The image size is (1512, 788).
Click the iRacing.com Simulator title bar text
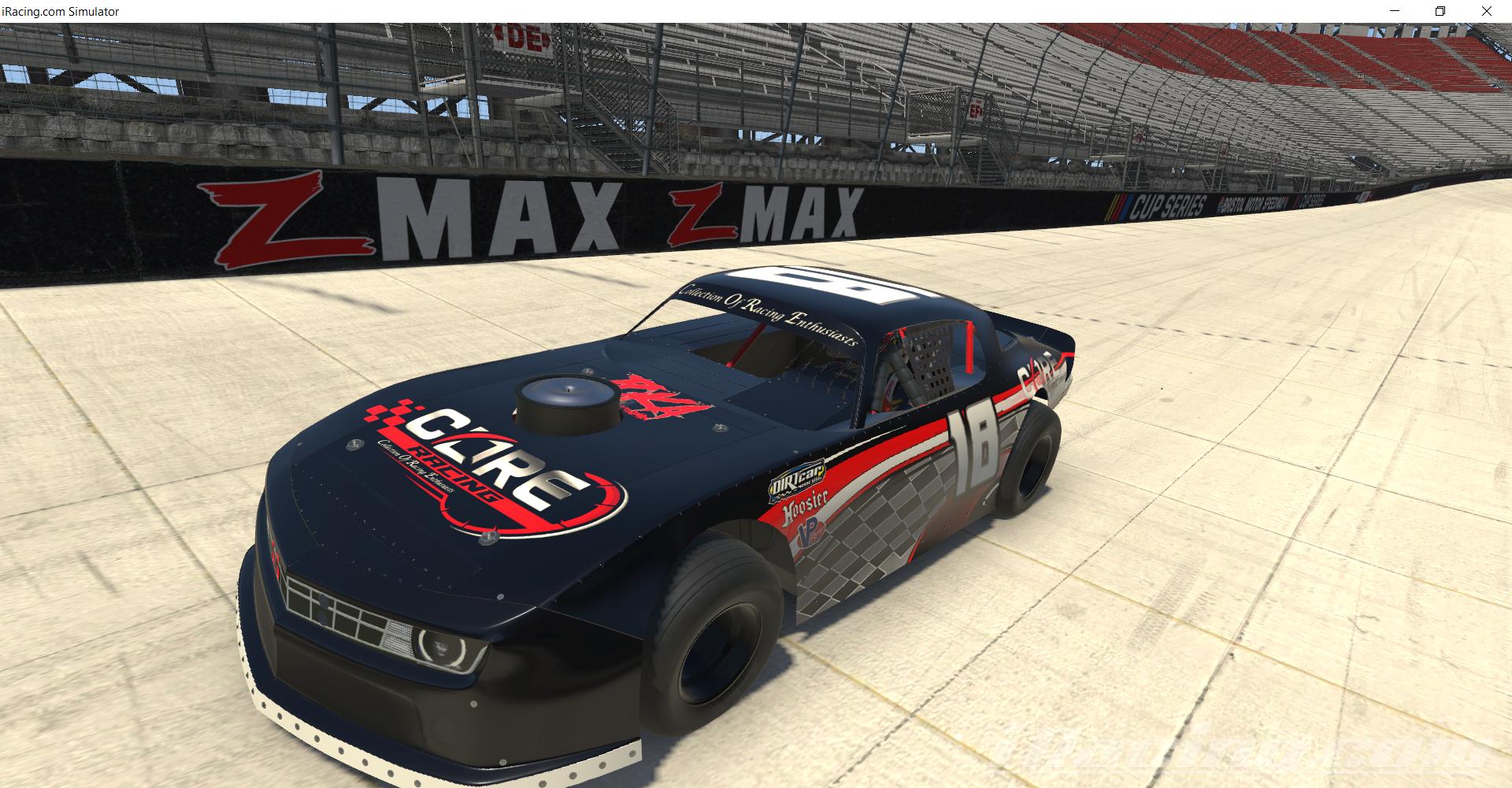point(60,11)
